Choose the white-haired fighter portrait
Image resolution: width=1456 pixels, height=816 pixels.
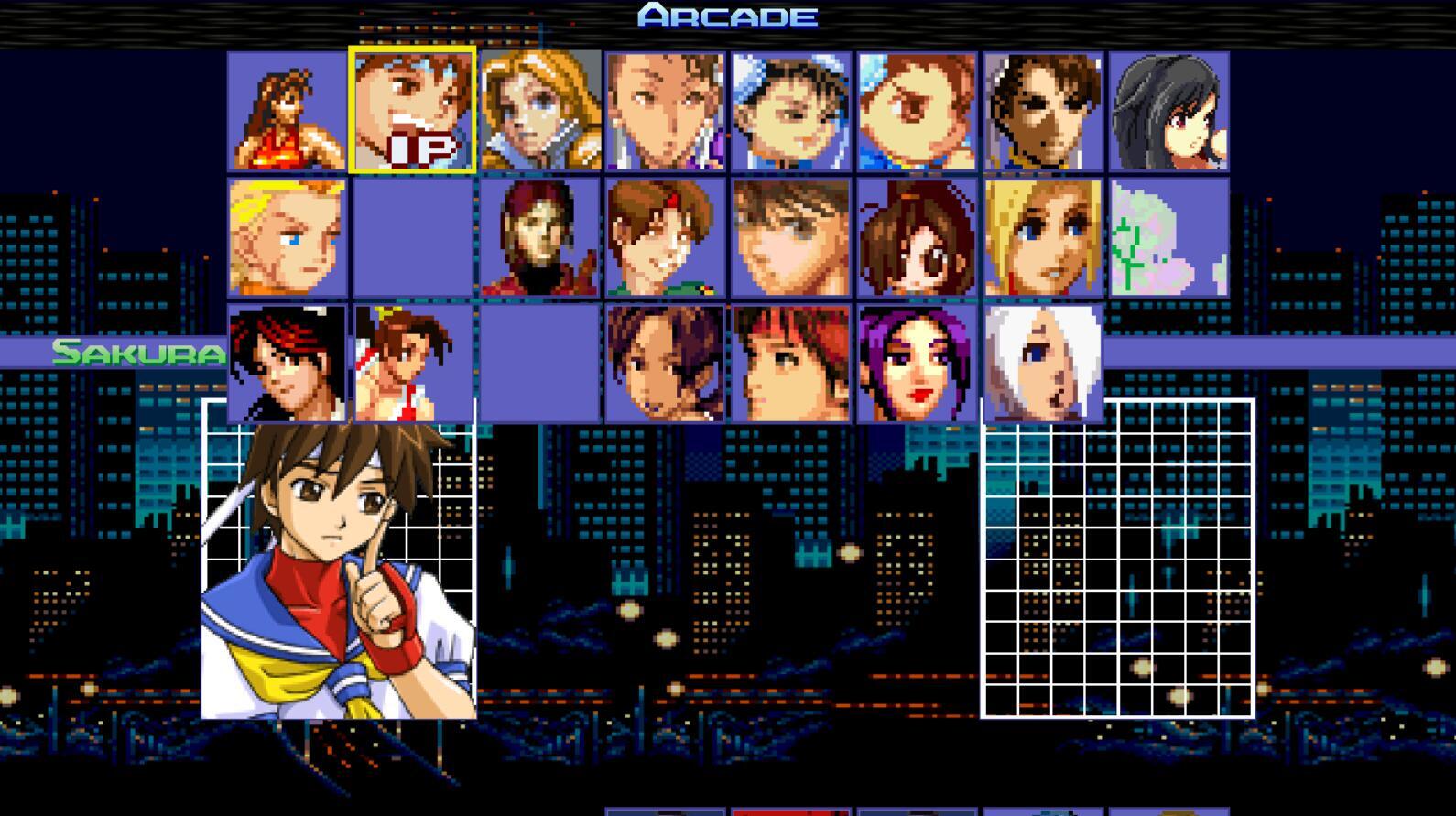[1043, 364]
